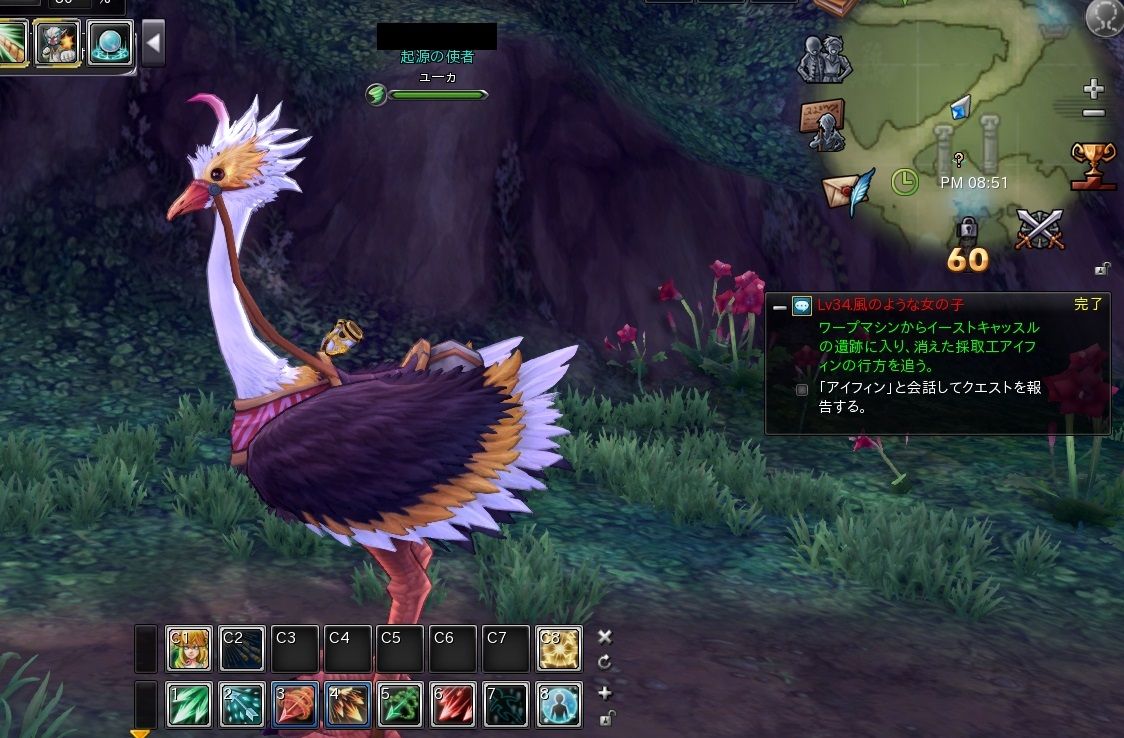Trigger the green vine arrow skill in slot 5
The image size is (1124, 738).
pos(400,705)
